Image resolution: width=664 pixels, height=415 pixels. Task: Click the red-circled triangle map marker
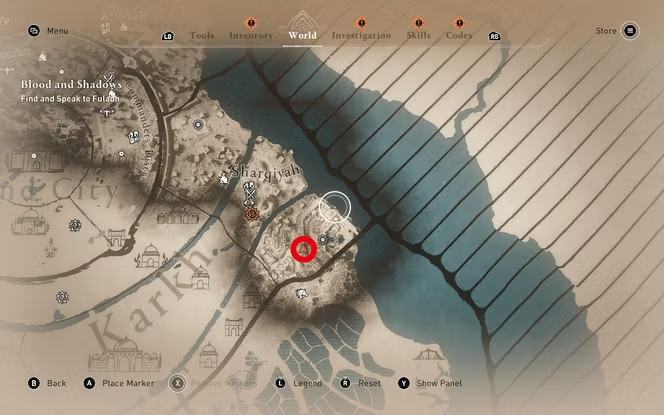click(x=304, y=248)
